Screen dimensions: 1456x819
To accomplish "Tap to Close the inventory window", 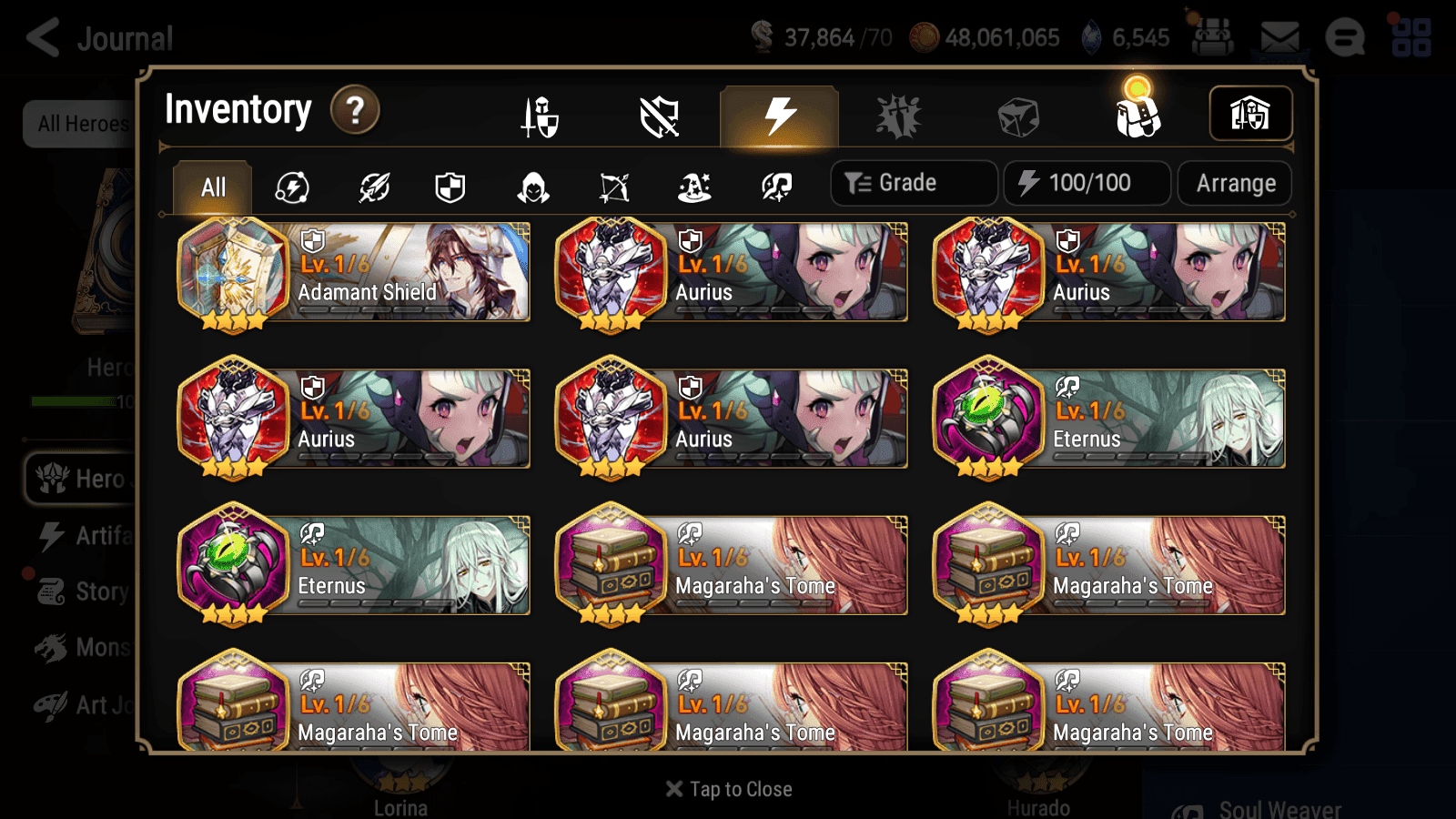I will 728,789.
